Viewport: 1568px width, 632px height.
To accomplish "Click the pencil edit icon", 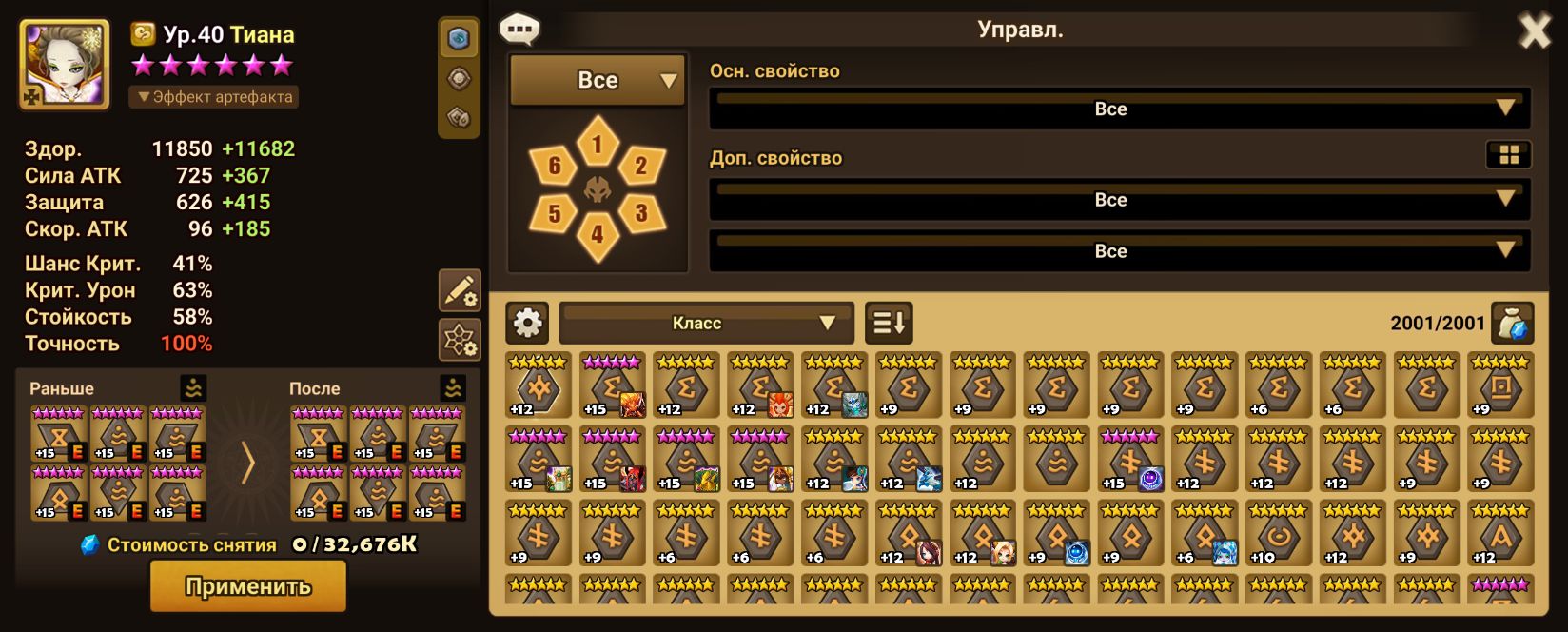I will point(459,290).
